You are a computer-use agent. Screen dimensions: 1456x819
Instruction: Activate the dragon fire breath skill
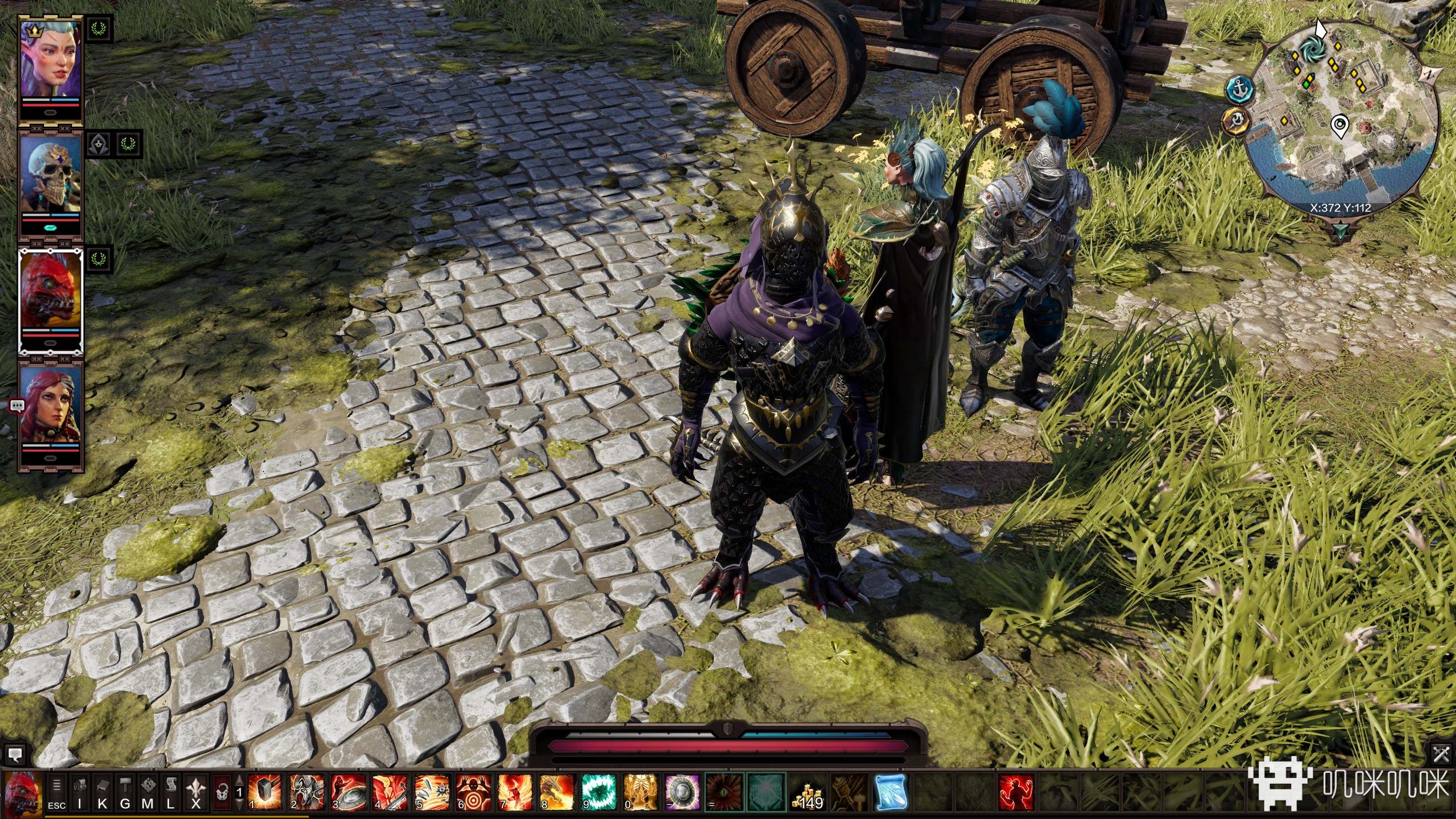pyautogui.click(x=557, y=792)
